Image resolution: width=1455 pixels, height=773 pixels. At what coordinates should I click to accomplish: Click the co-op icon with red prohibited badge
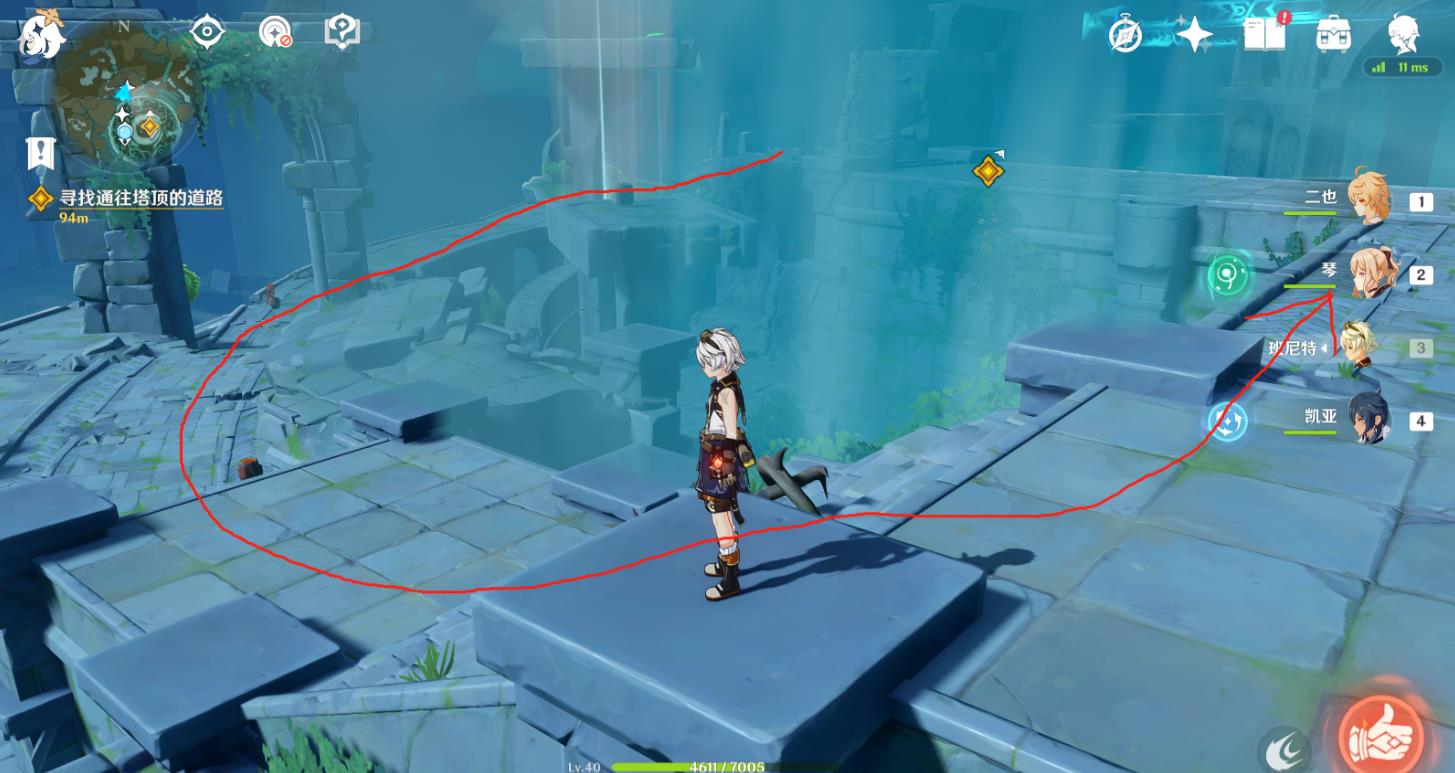point(274,32)
